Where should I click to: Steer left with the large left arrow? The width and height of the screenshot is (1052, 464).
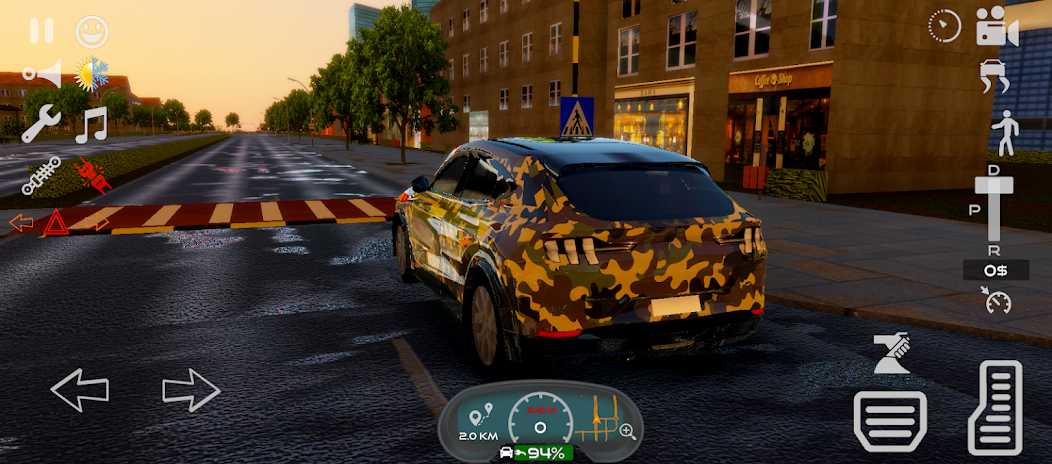click(x=80, y=390)
